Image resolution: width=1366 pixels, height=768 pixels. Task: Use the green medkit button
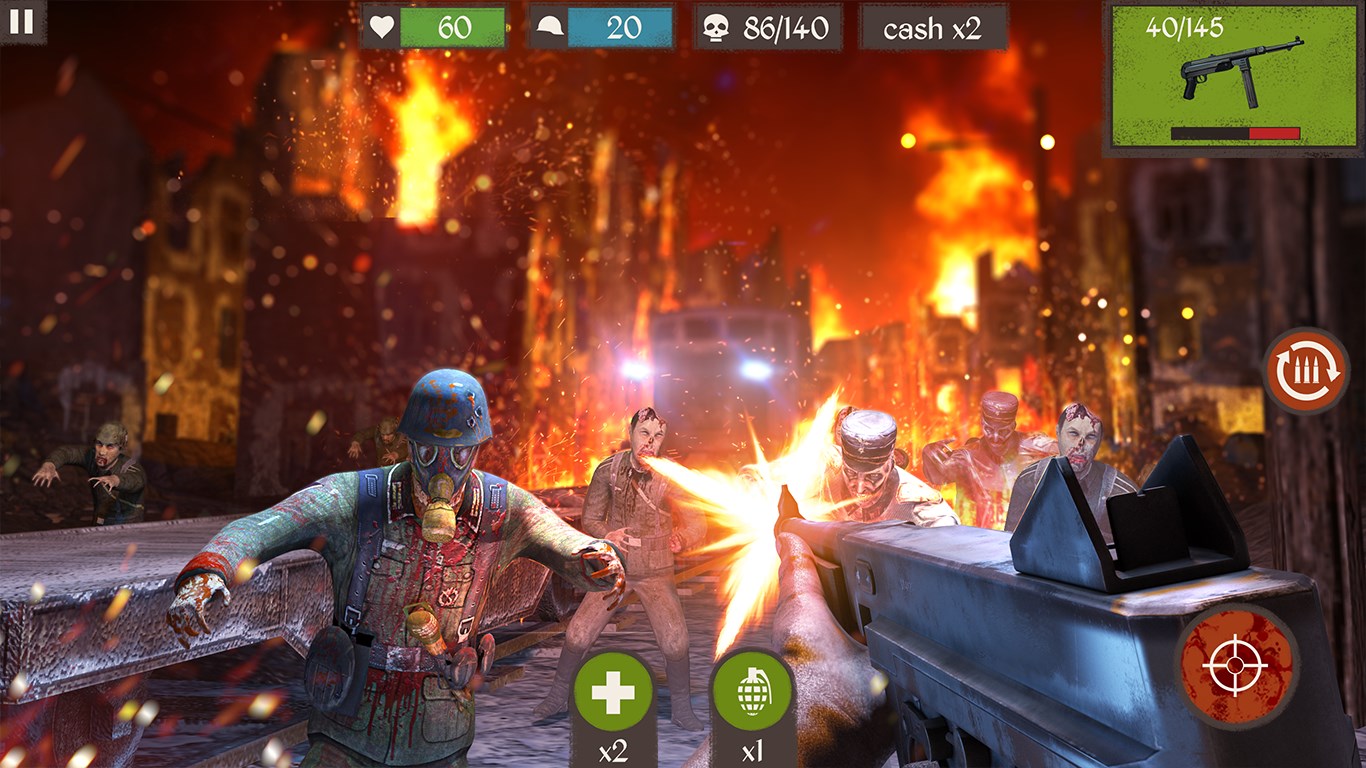pyautogui.click(x=613, y=691)
